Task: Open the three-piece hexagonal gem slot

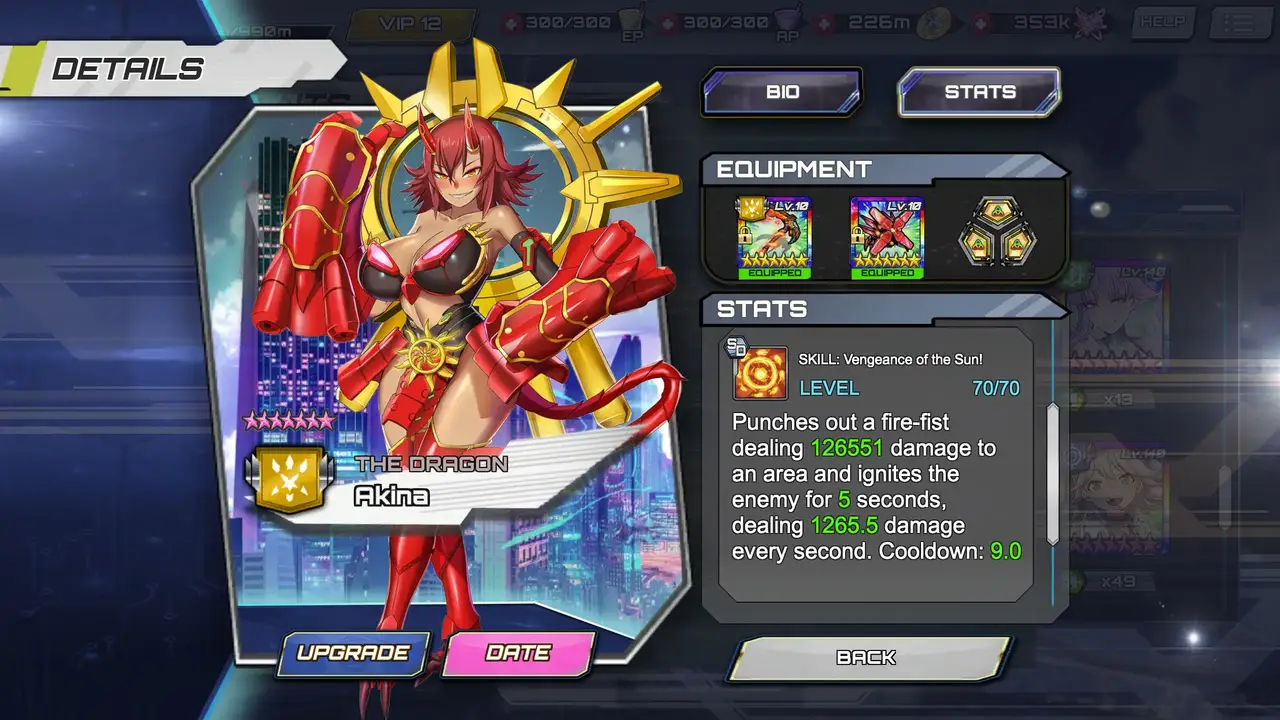Action: point(997,237)
